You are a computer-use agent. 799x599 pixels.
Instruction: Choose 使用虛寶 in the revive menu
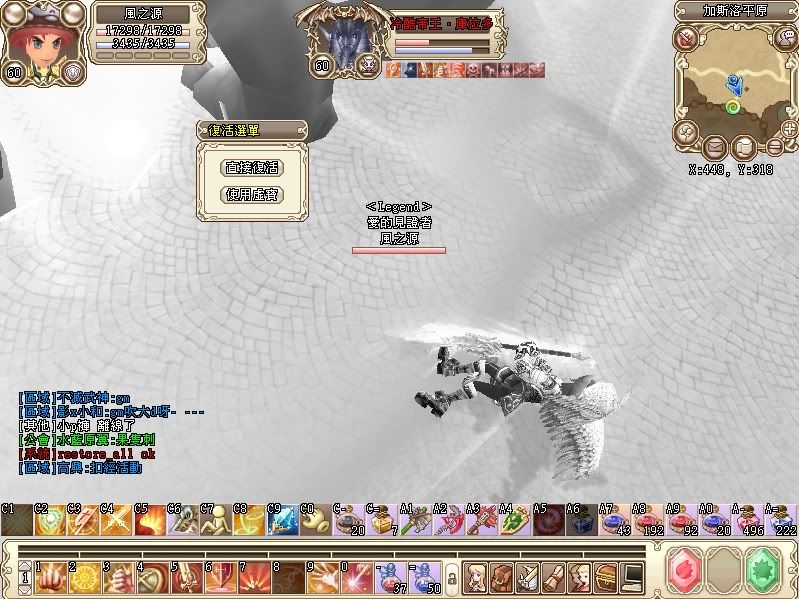click(x=251, y=194)
